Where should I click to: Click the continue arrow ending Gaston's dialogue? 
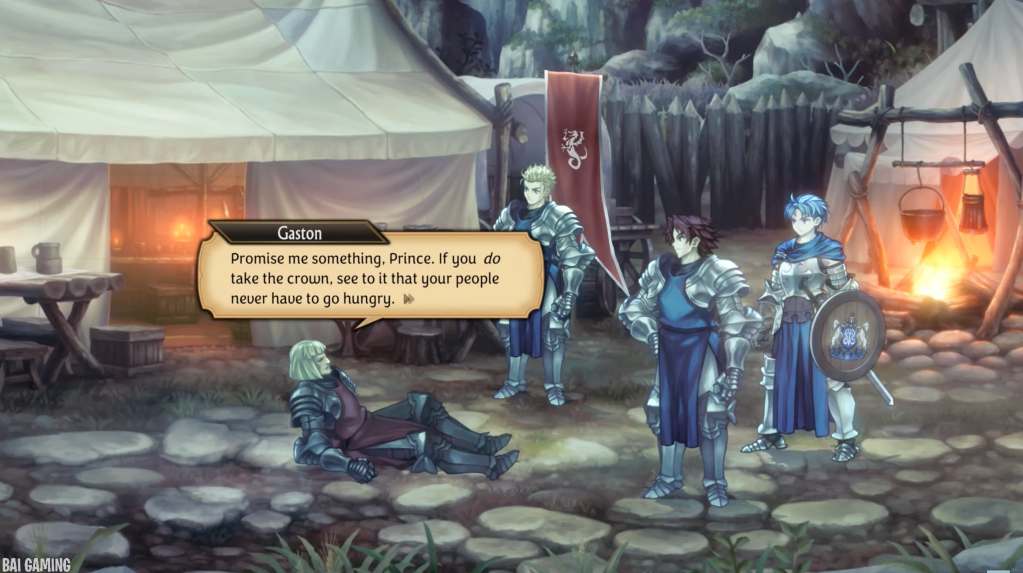click(x=408, y=298)
